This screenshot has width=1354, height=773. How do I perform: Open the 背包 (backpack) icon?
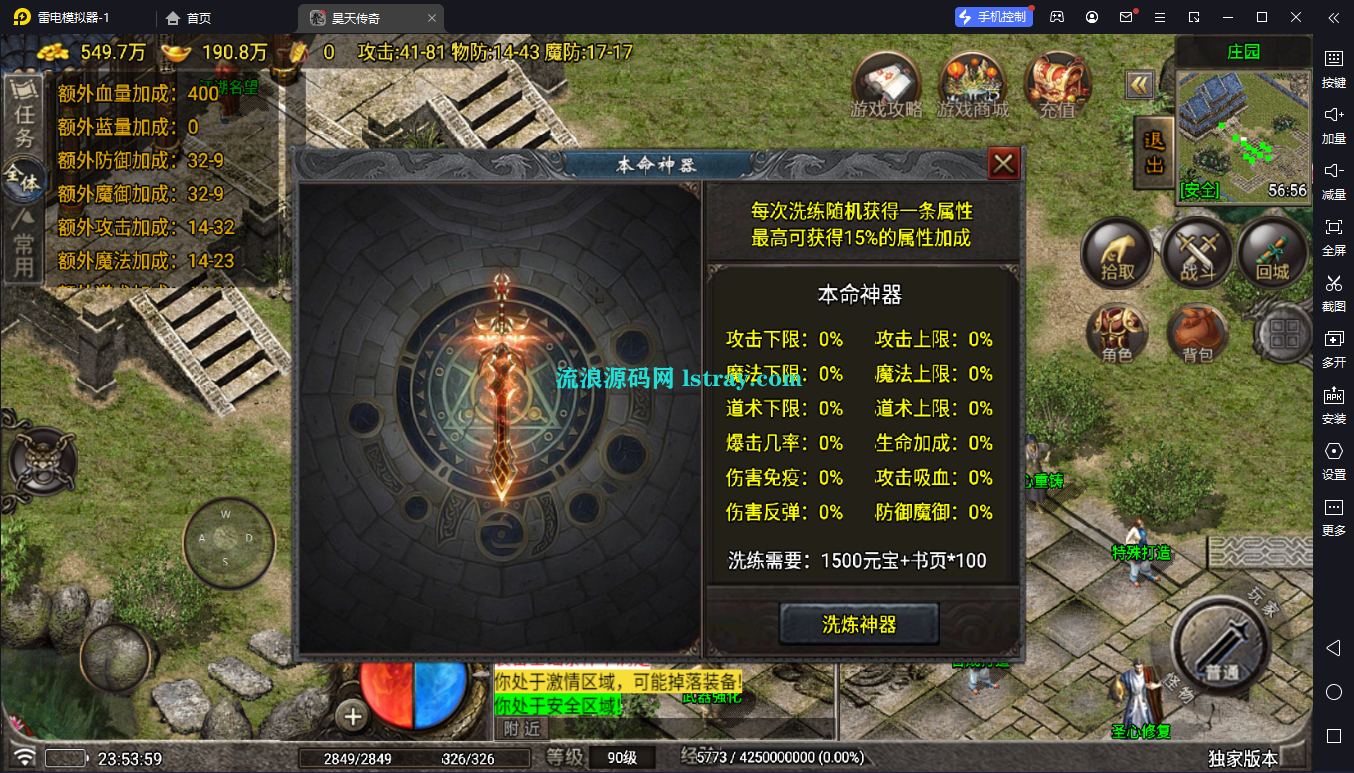pos(1196,335)
